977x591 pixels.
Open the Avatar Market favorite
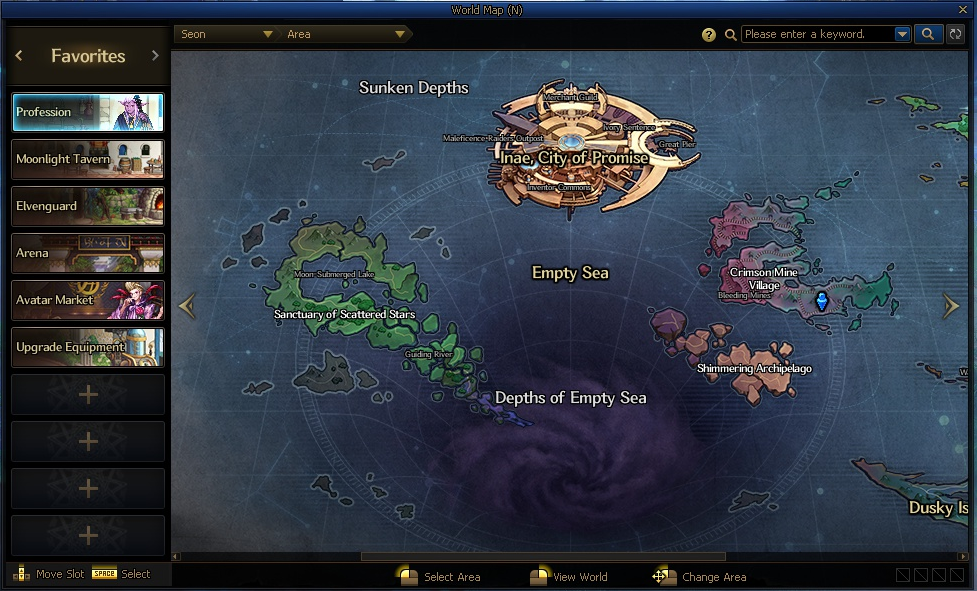[x=88, y=300]
